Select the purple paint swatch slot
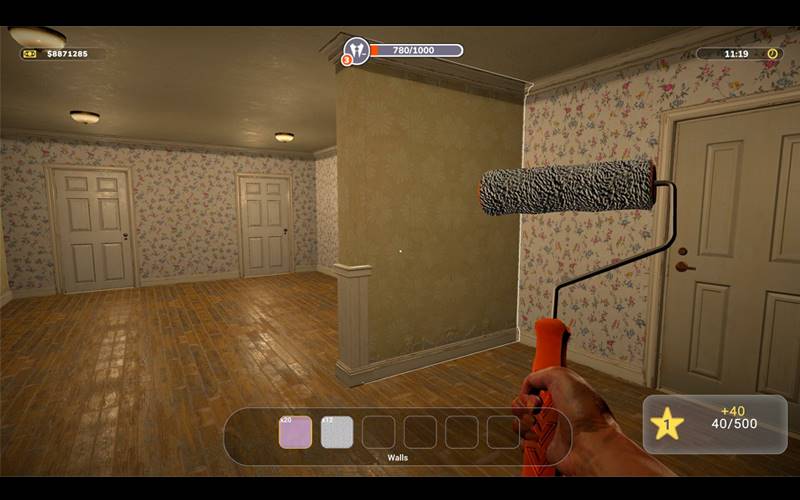Screen dimensions: 800x500 pyautogui.click(x=295, y=432)
